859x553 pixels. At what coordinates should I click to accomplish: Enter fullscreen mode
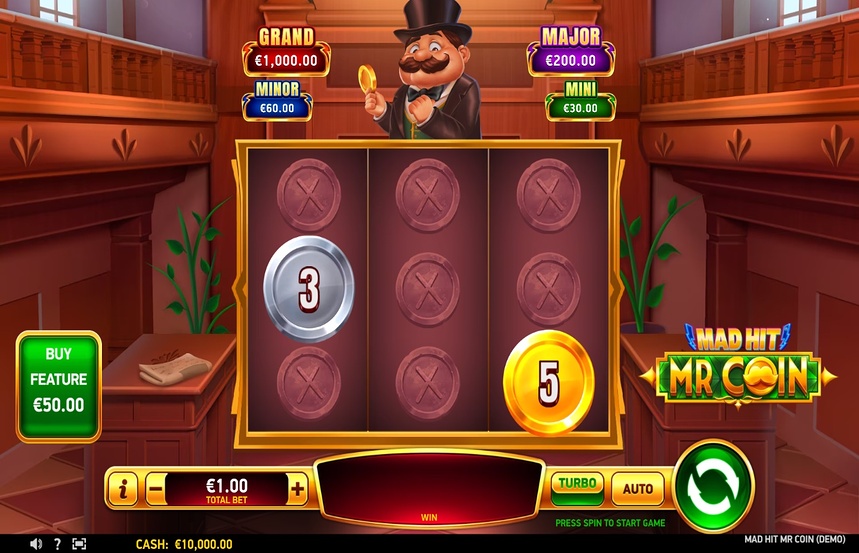tap(79, 544)
